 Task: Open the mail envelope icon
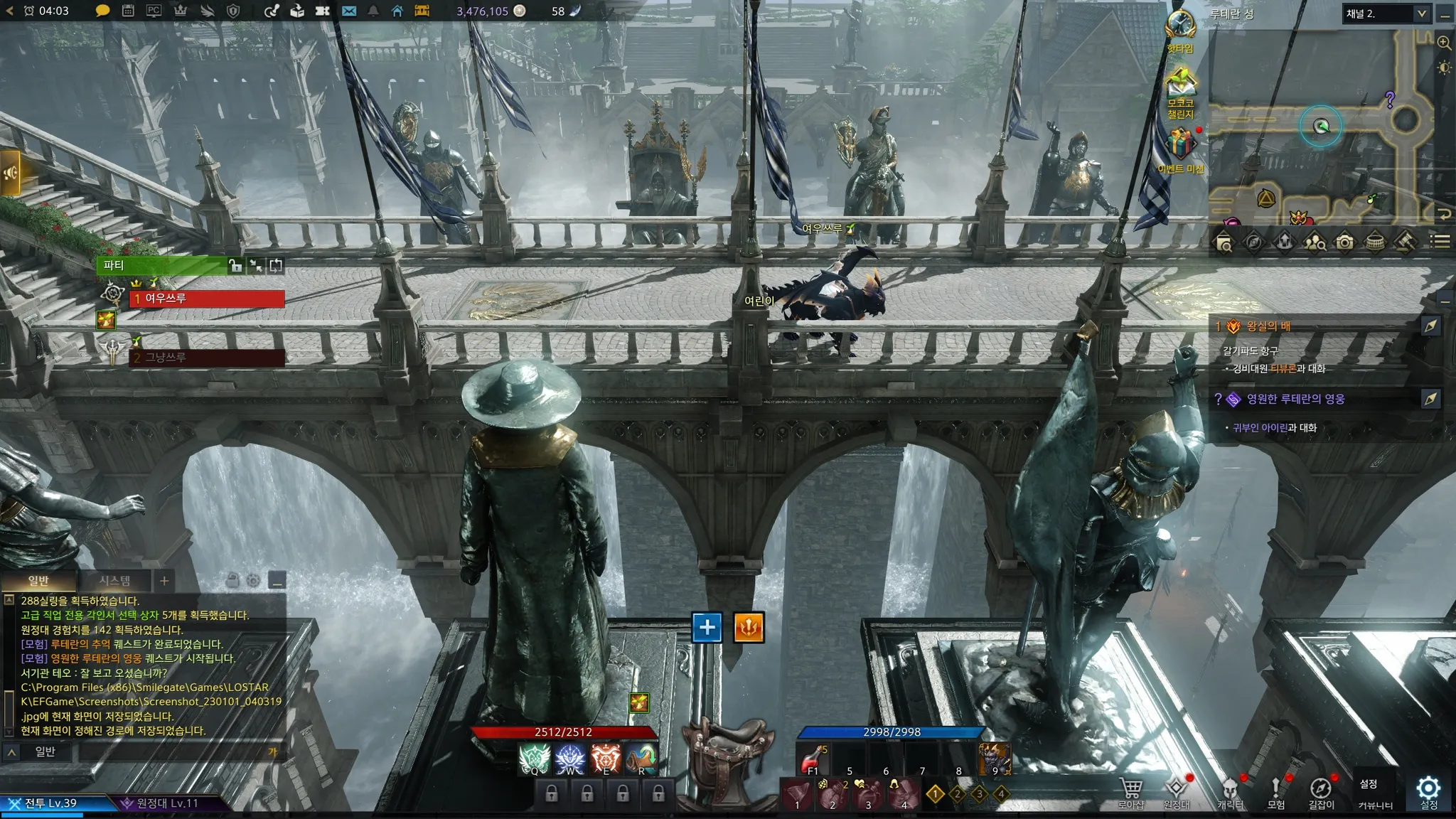tap(348, 11)
